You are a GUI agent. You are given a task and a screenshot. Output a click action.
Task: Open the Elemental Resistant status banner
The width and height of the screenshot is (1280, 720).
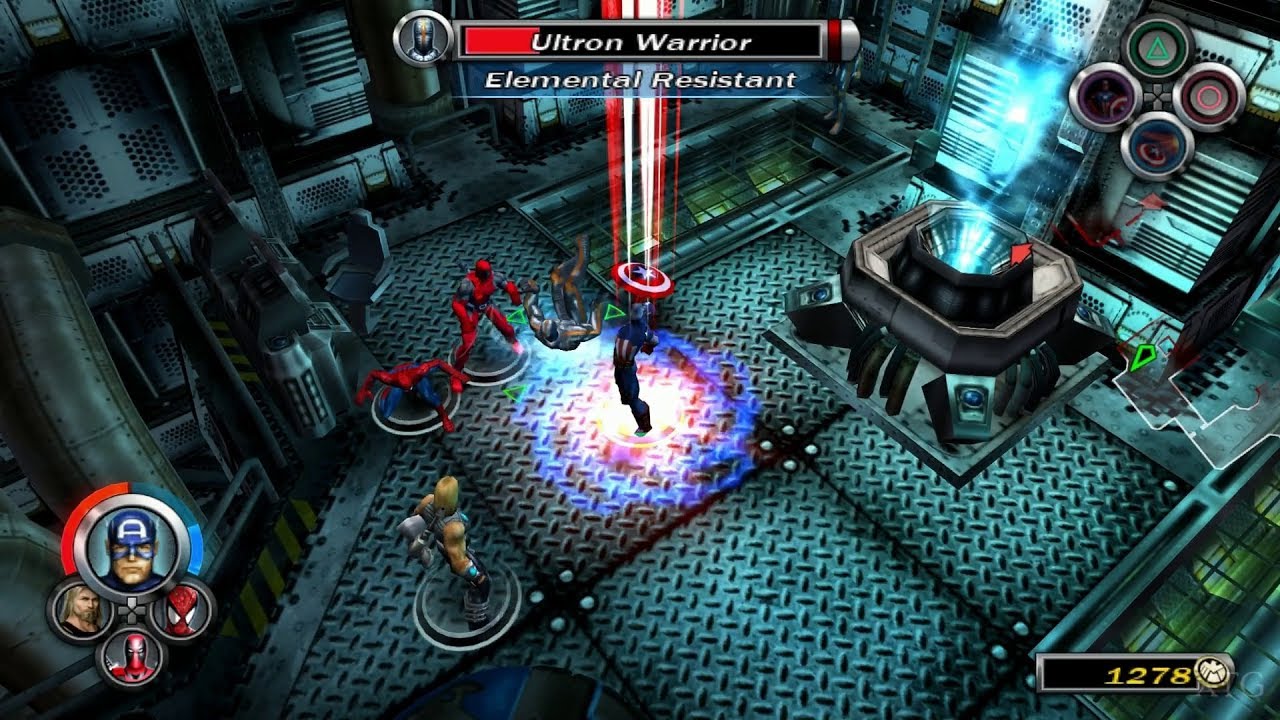coord(637,80)
